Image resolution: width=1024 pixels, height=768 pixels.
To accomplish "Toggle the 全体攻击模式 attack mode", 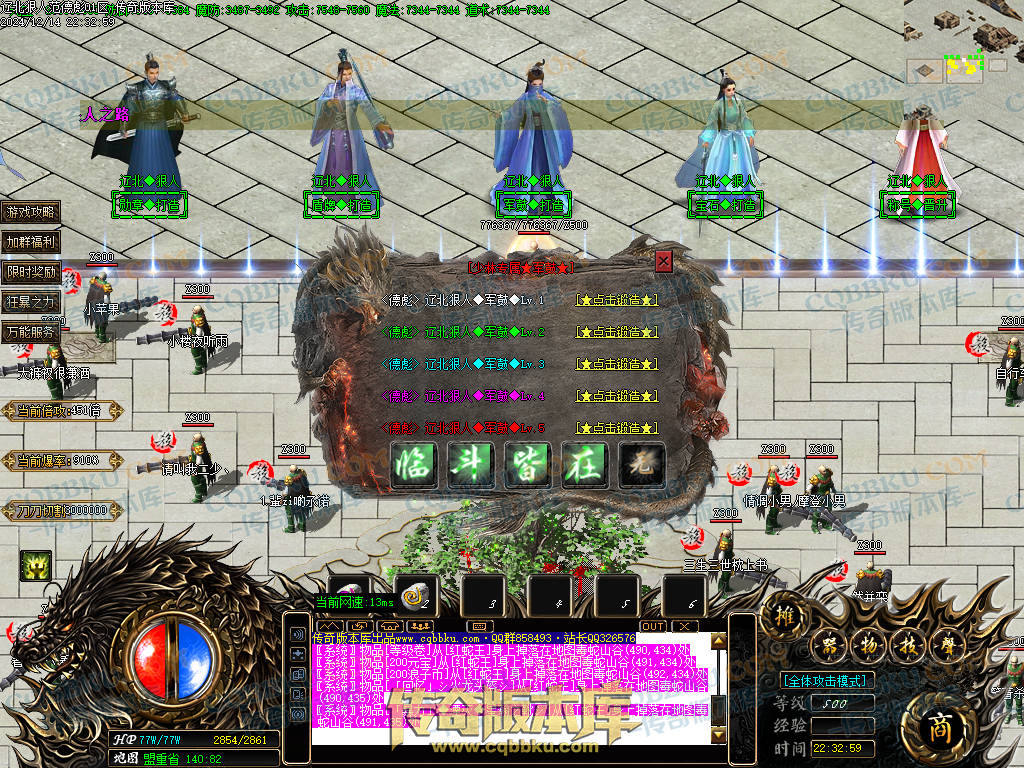I will tap(826, 680).
